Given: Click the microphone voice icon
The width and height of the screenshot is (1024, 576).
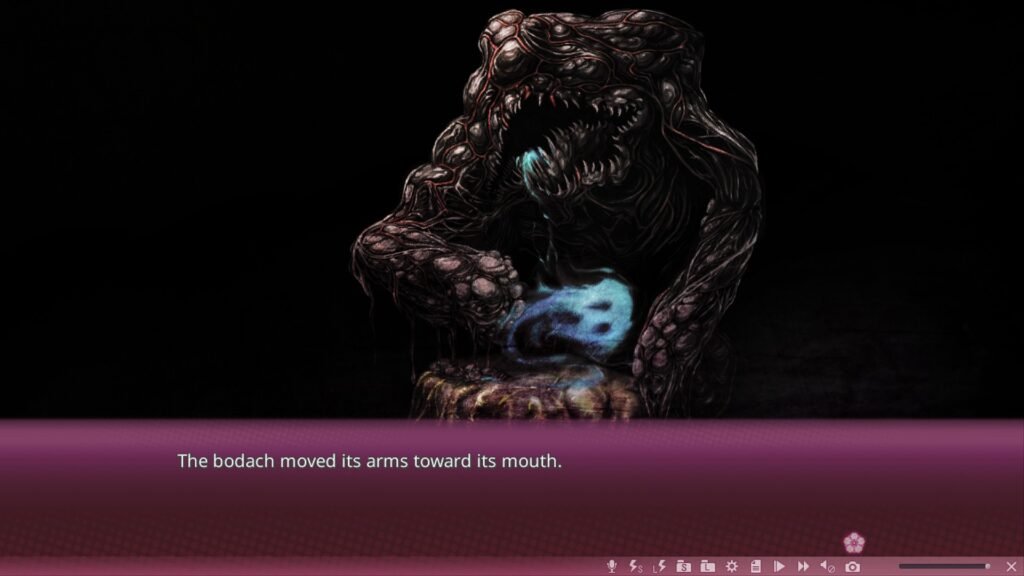Looking at the screenshot, I should [x=612, y=566].
